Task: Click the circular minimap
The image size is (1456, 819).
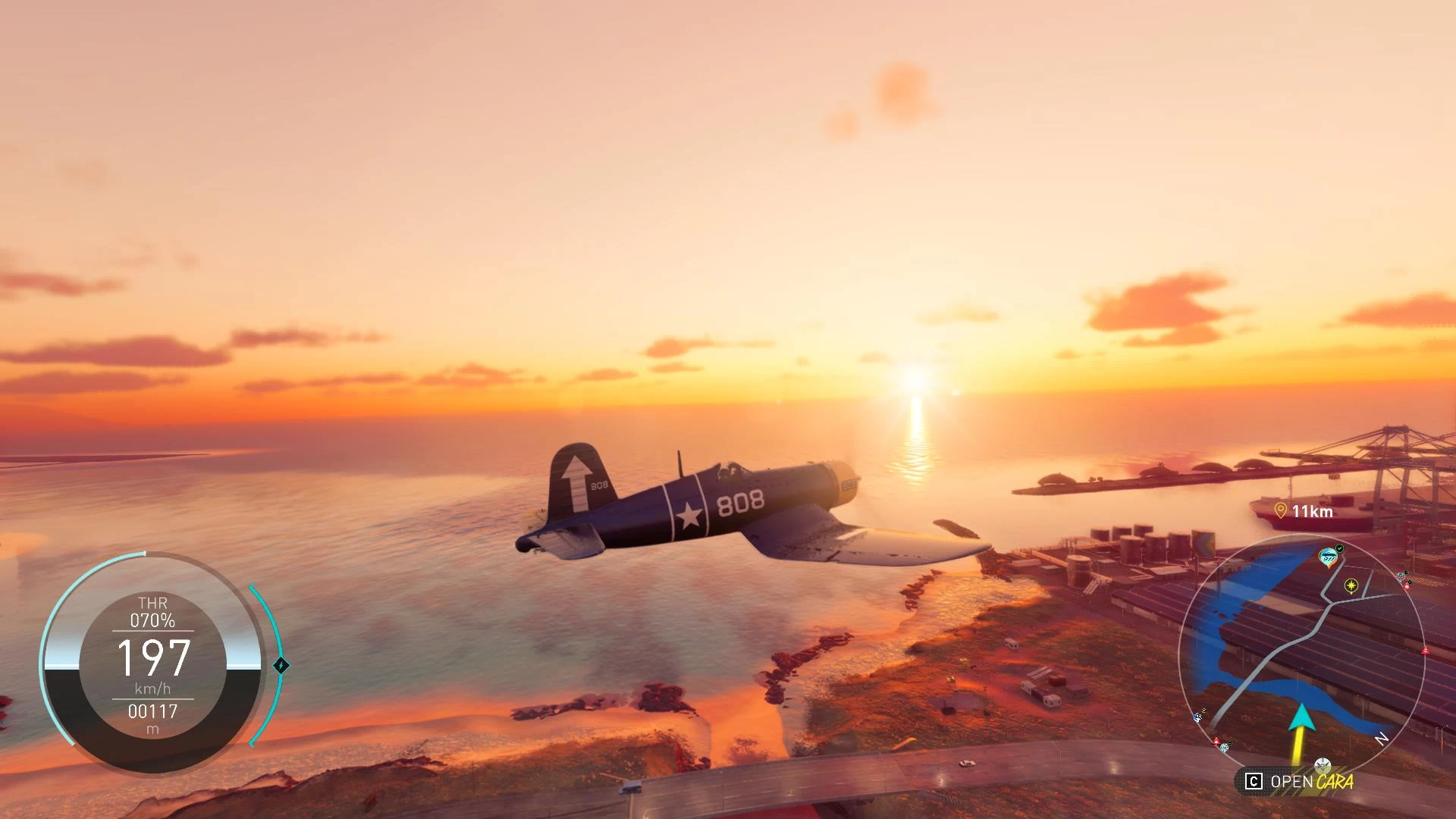Action: tap(1301, 652)
